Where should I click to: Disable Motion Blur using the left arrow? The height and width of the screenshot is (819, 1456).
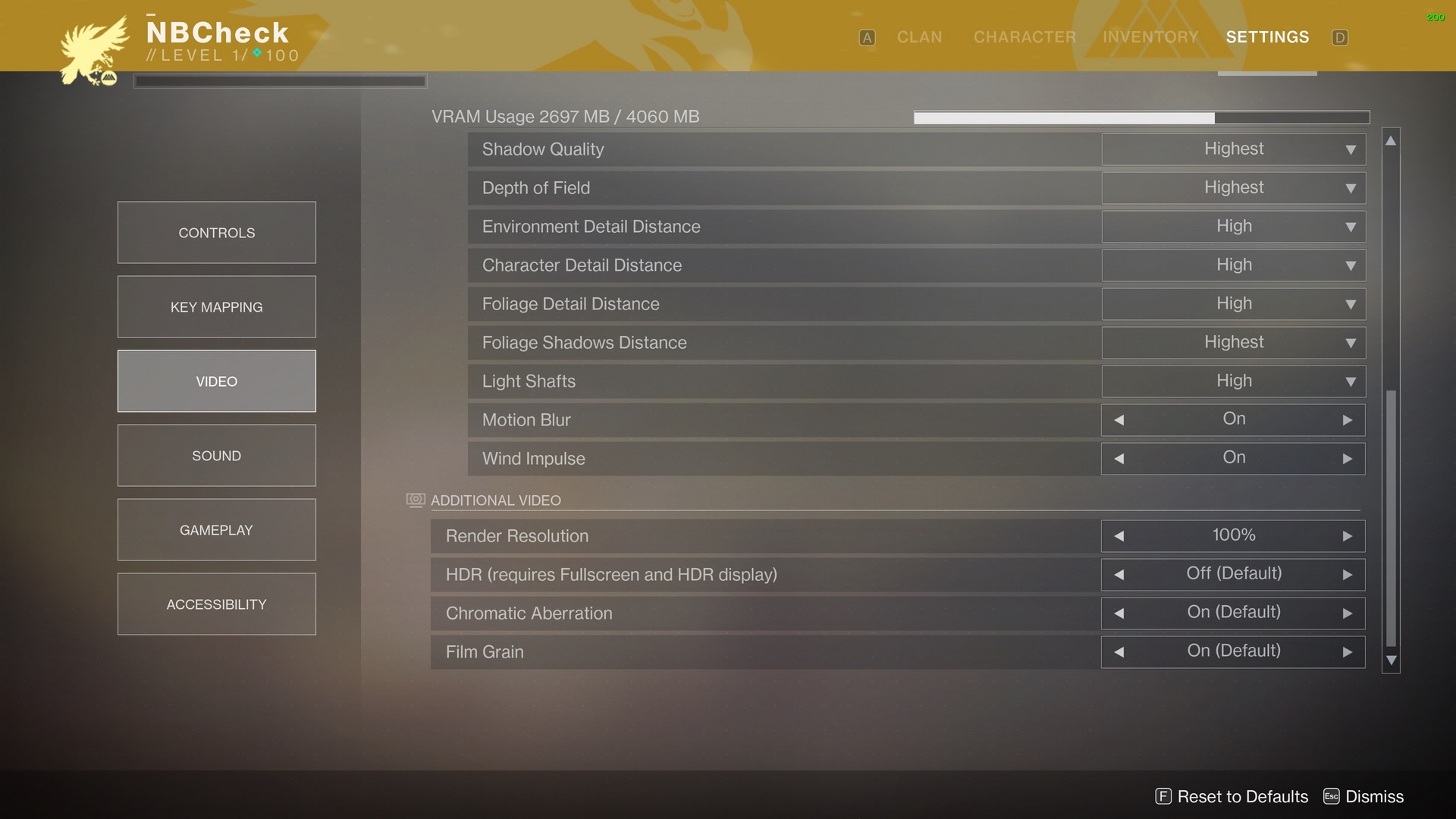coord(1119,419)
